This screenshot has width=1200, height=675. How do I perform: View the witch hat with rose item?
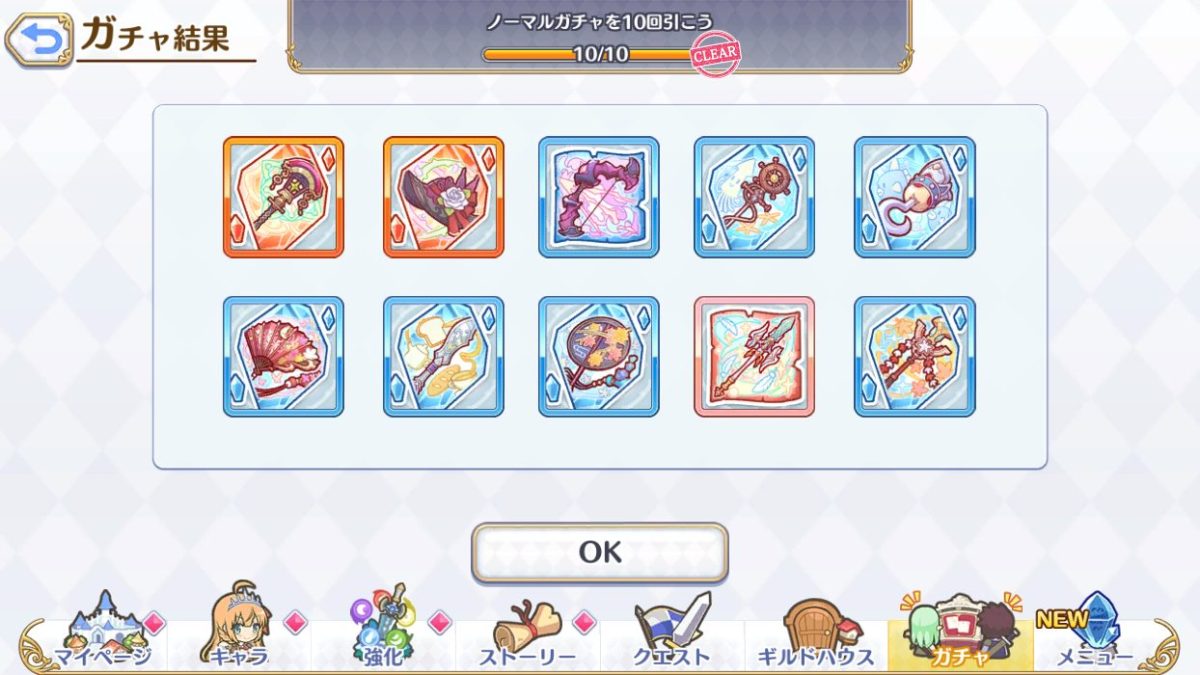pos(443,197)
